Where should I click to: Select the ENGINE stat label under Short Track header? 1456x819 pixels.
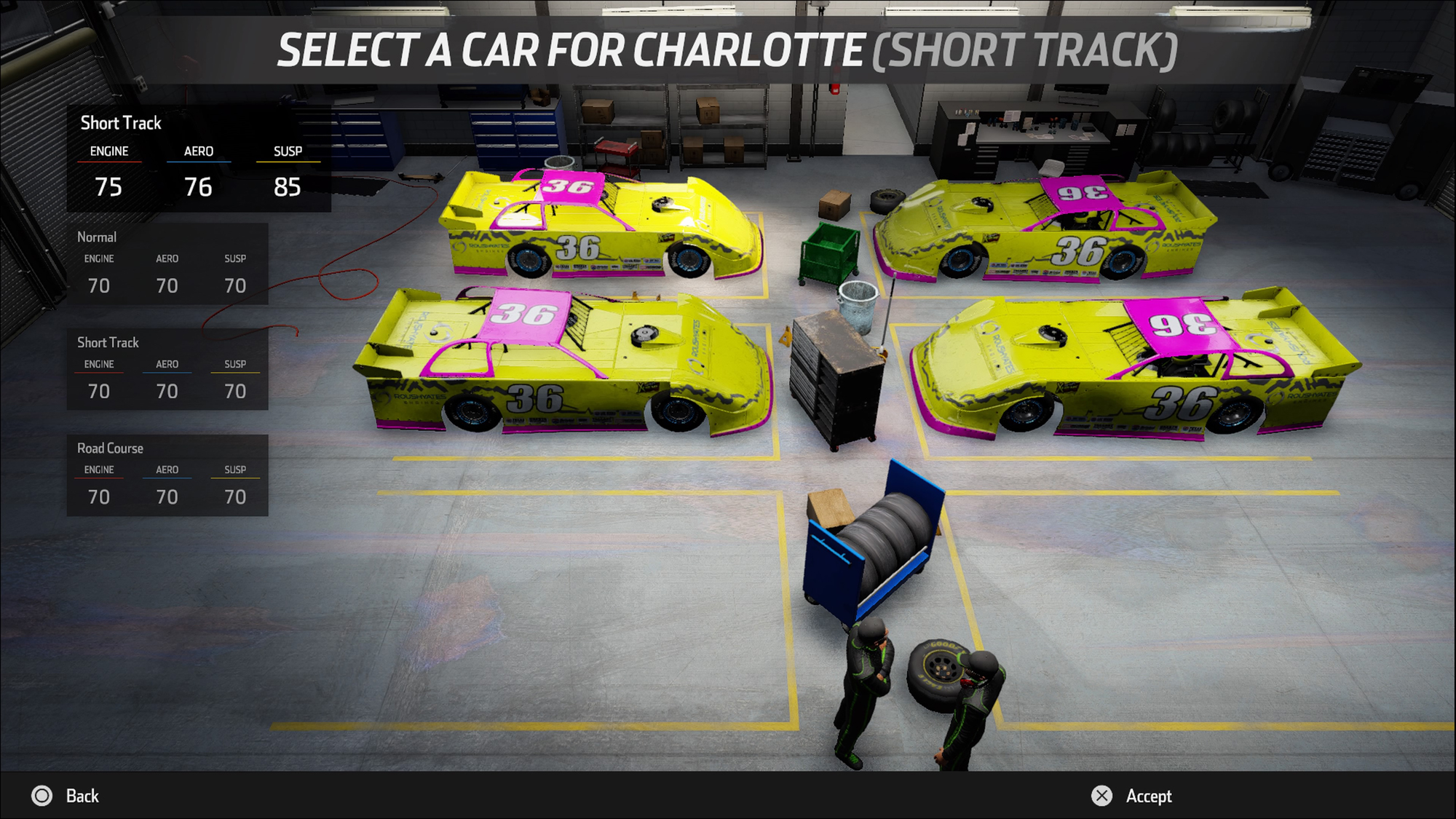pos(109,151)
